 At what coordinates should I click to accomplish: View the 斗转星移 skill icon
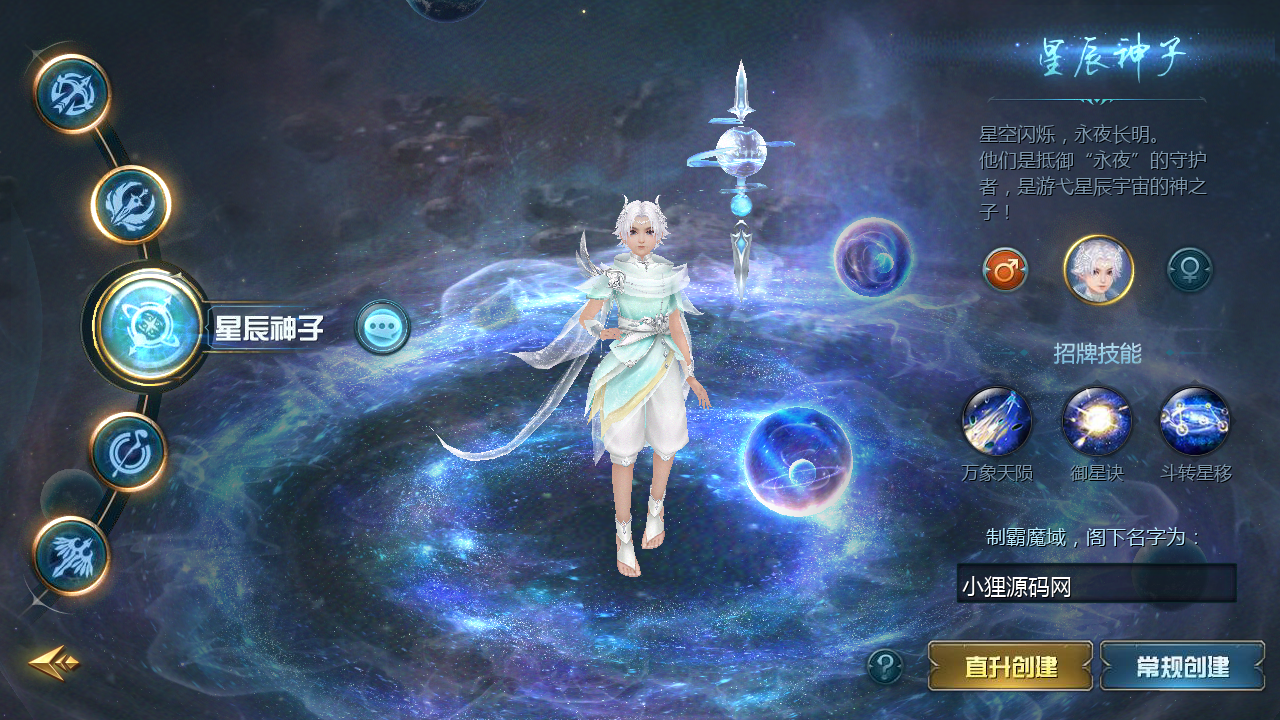(x=1195, y=422)
